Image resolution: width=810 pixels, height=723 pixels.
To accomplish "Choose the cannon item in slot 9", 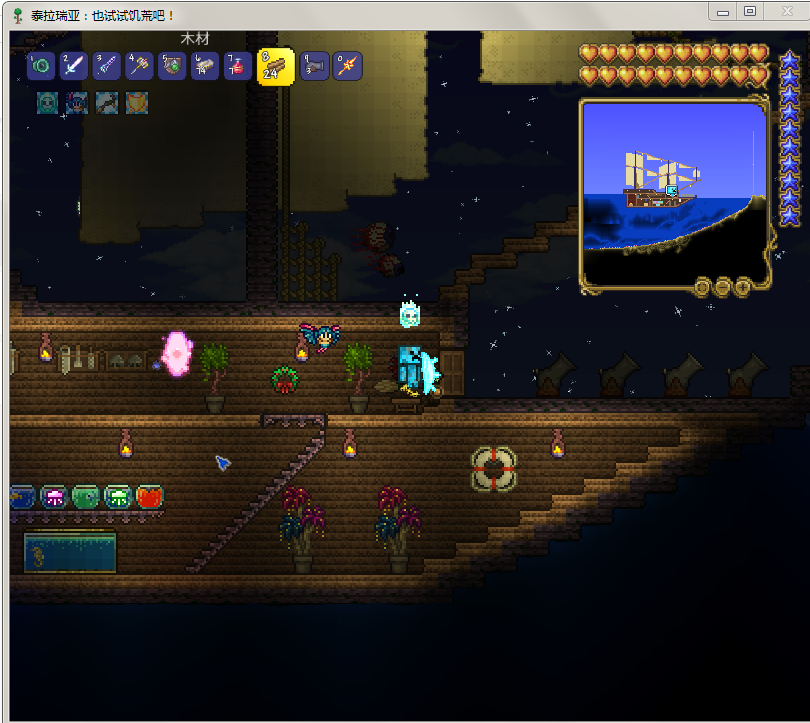I will pos(314,66).
